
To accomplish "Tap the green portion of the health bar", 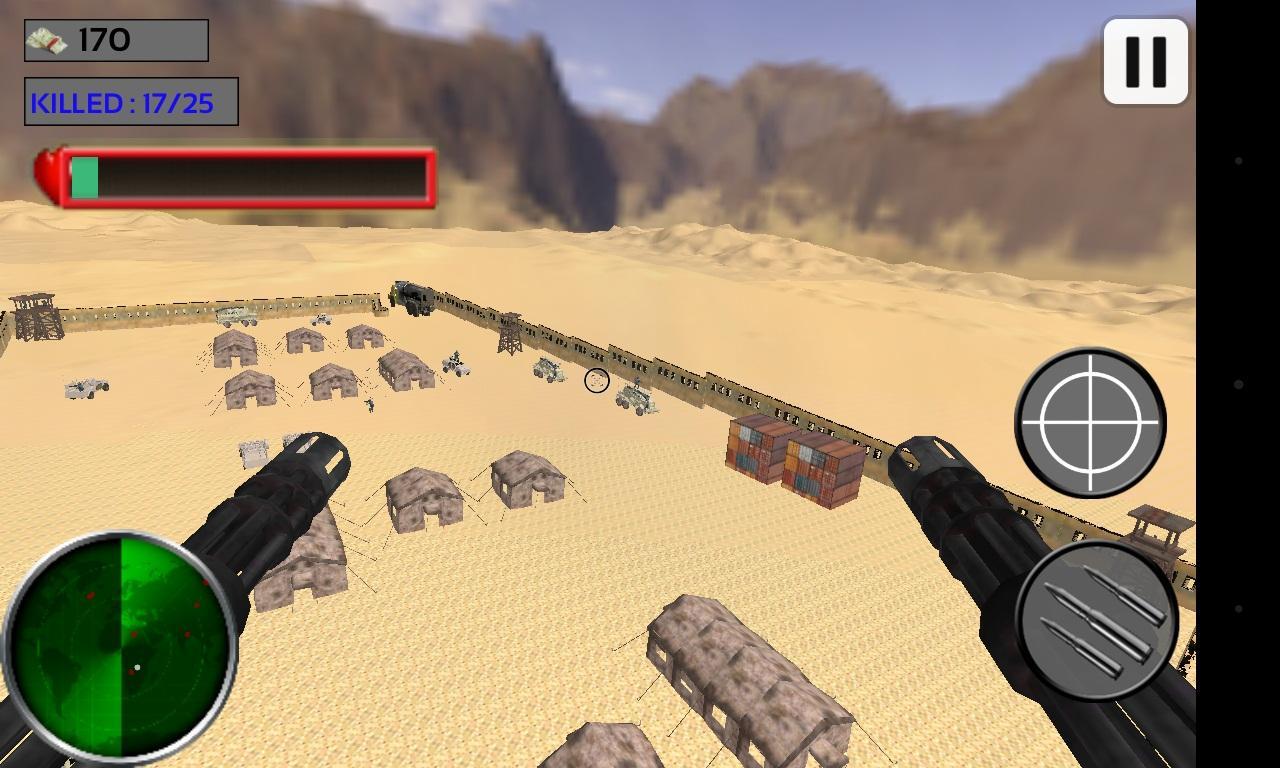I will tap(83, 178).
